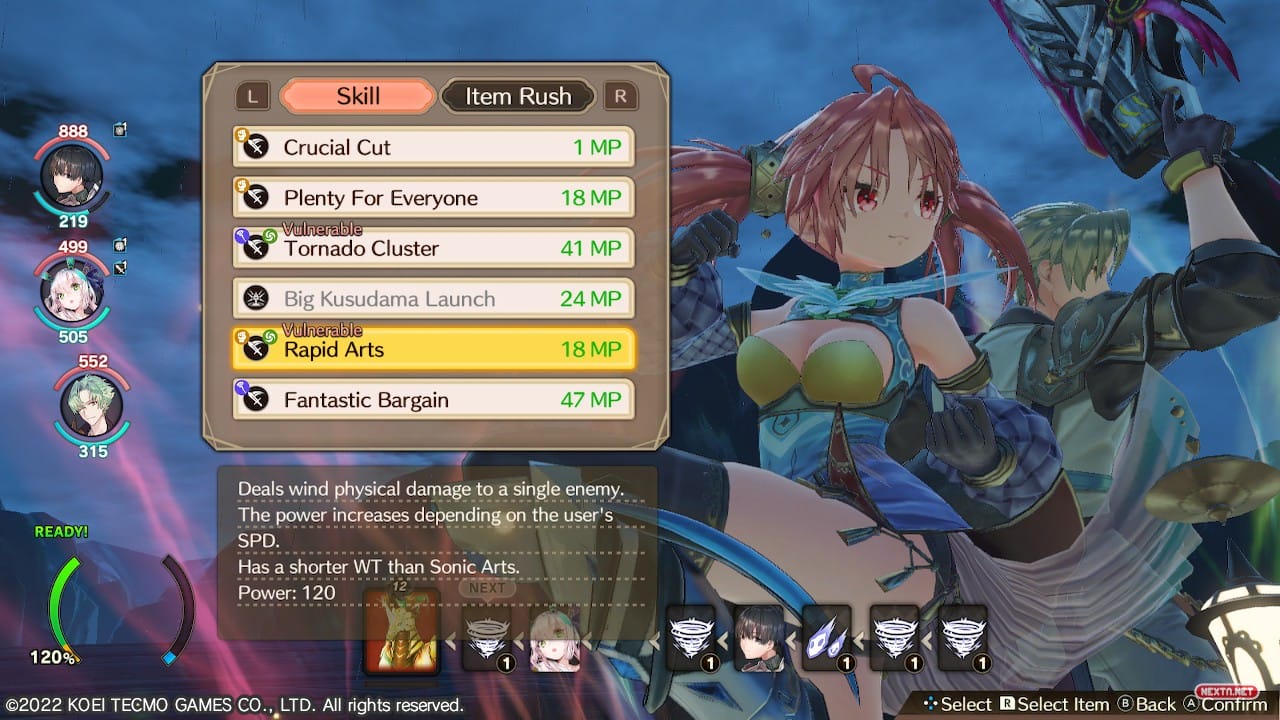Screen dimensions: 1280x720
Task: Select the blue claw turn-order card
Action: (x=827, y=638)
